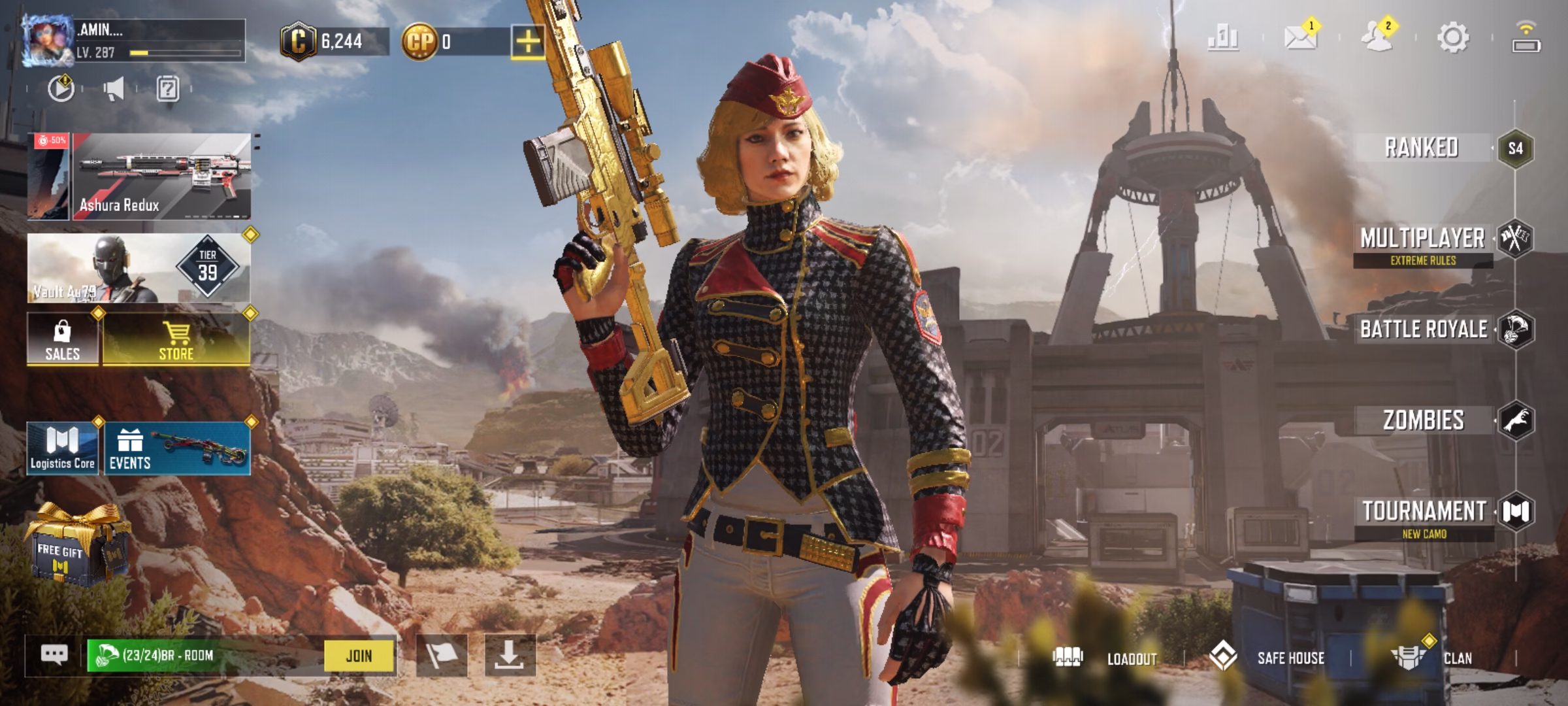The image size is (1568, 706).
Task: Open the settings gear icon
Action: pos(1453,37)
